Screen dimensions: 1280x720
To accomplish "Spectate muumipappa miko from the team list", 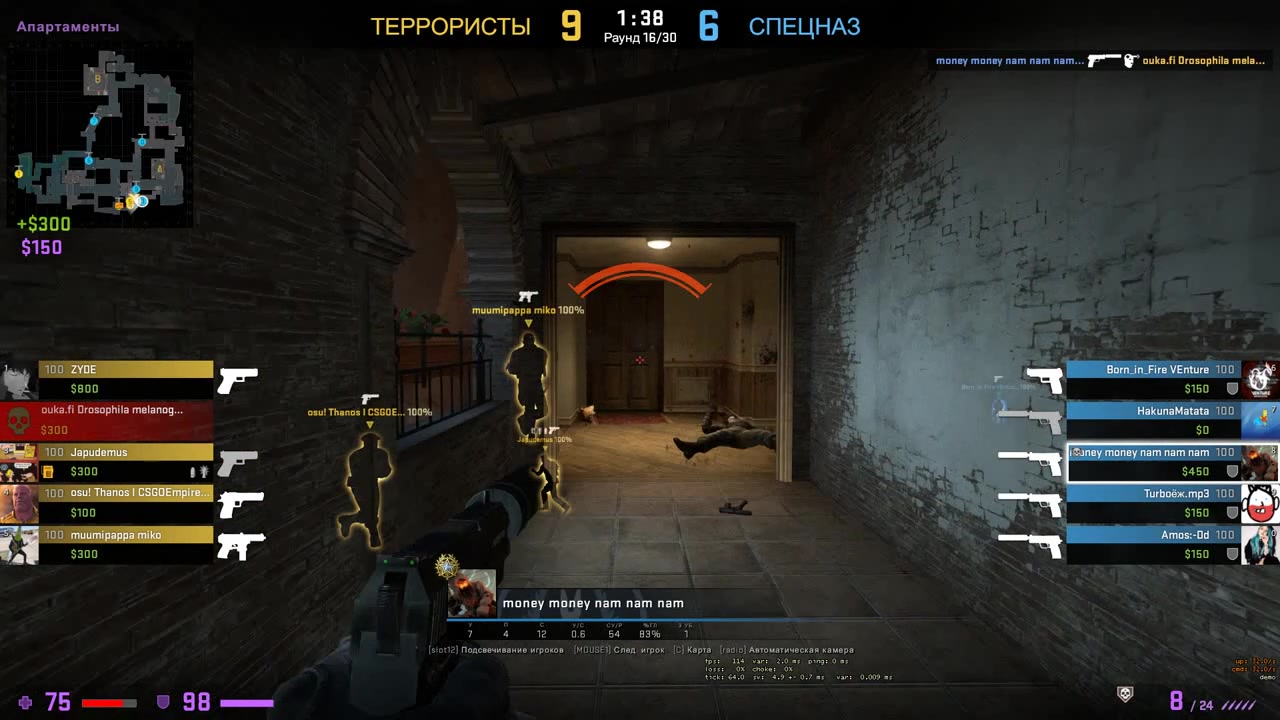I will [125, 544].
